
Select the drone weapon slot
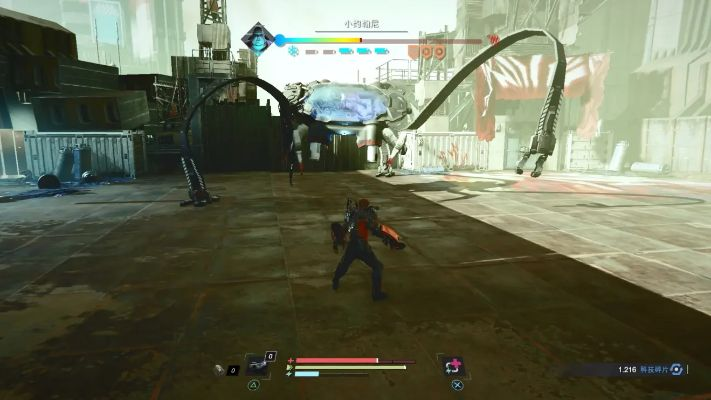258,364
